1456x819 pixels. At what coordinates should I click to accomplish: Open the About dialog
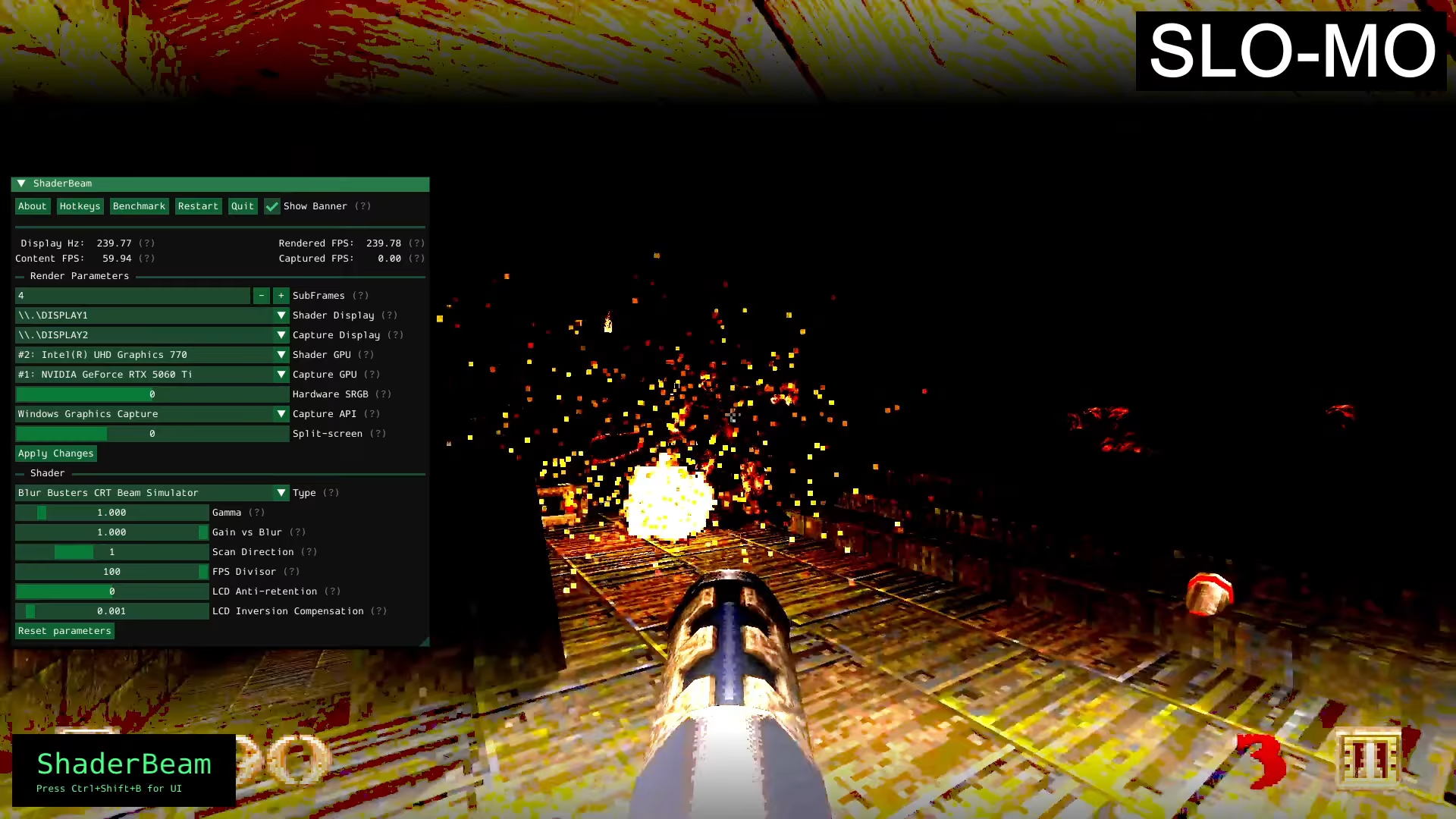click(32, 206)
